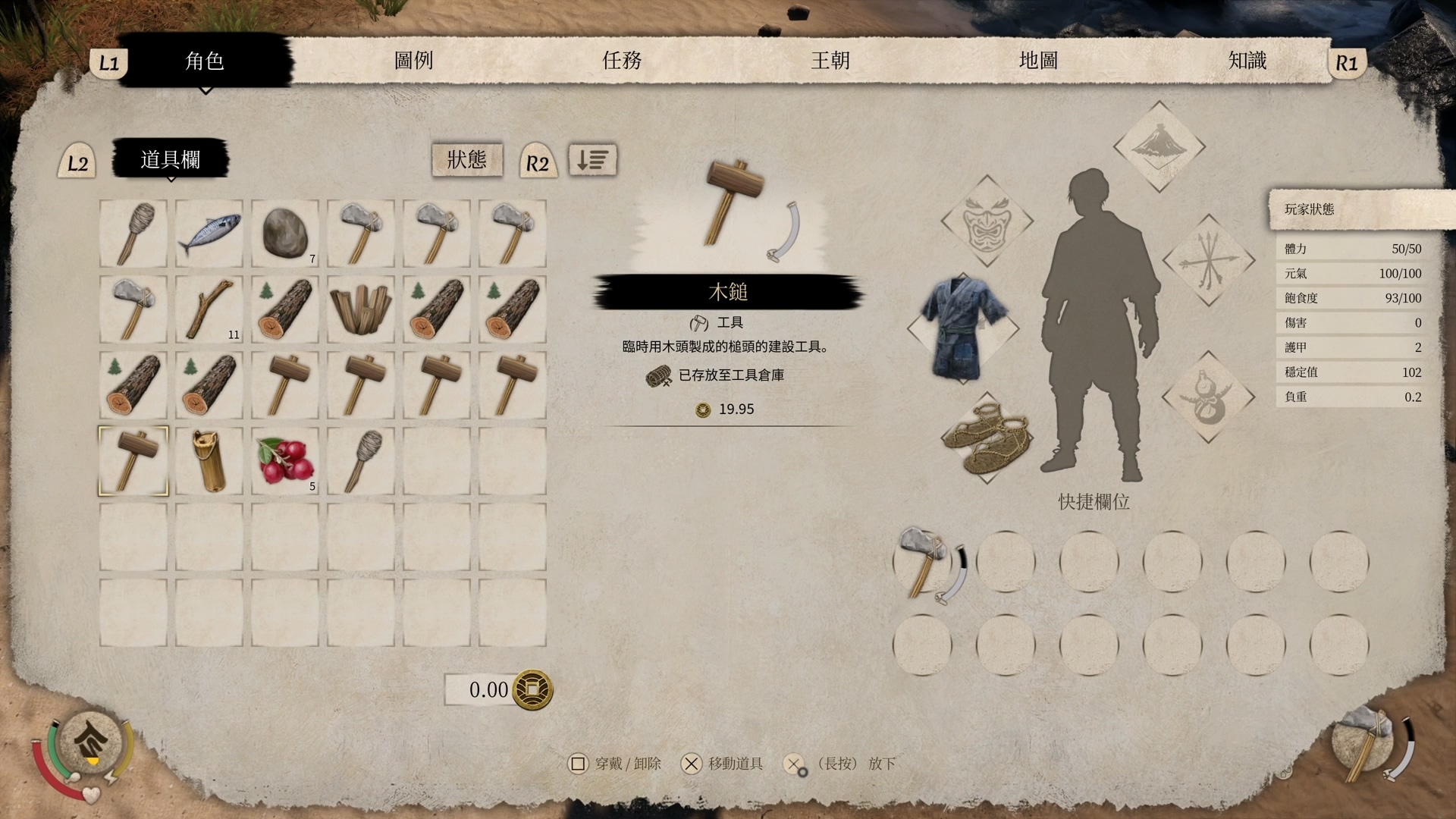Open the 地圖 map tab
Image resolution: width=1456 pixels, height=819 pixels.
tap(1038, 61)
